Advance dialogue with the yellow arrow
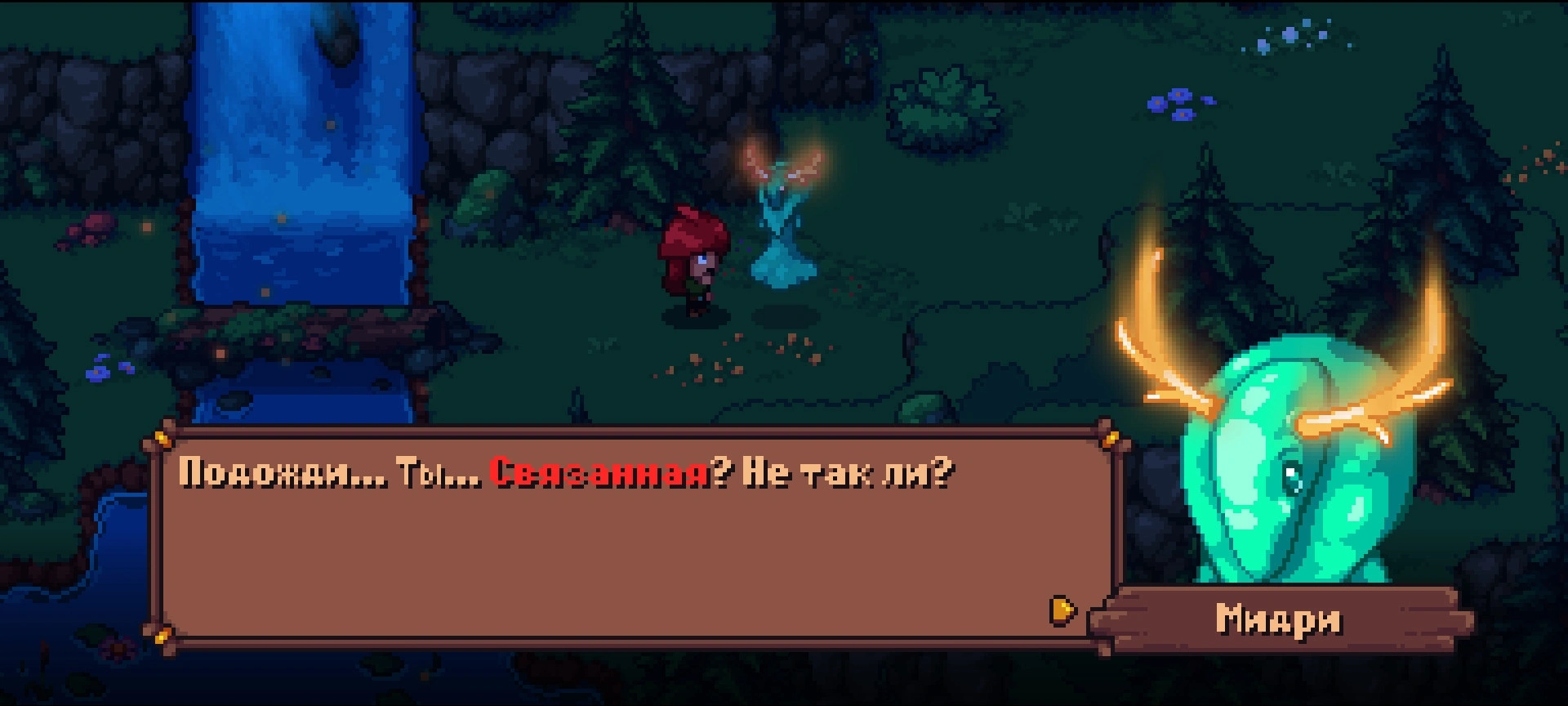Viewport: 1568px width, 706px height. [1062, 610]
